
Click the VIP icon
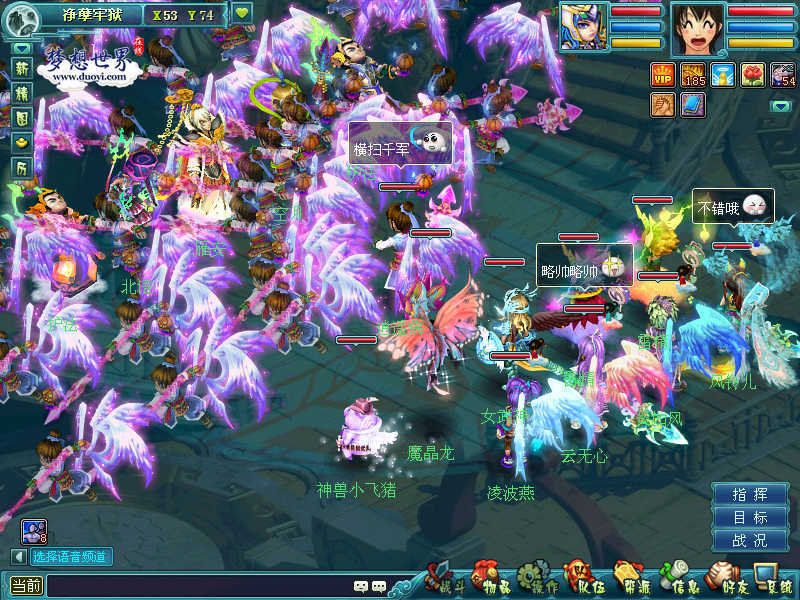(x=663, y=74)
